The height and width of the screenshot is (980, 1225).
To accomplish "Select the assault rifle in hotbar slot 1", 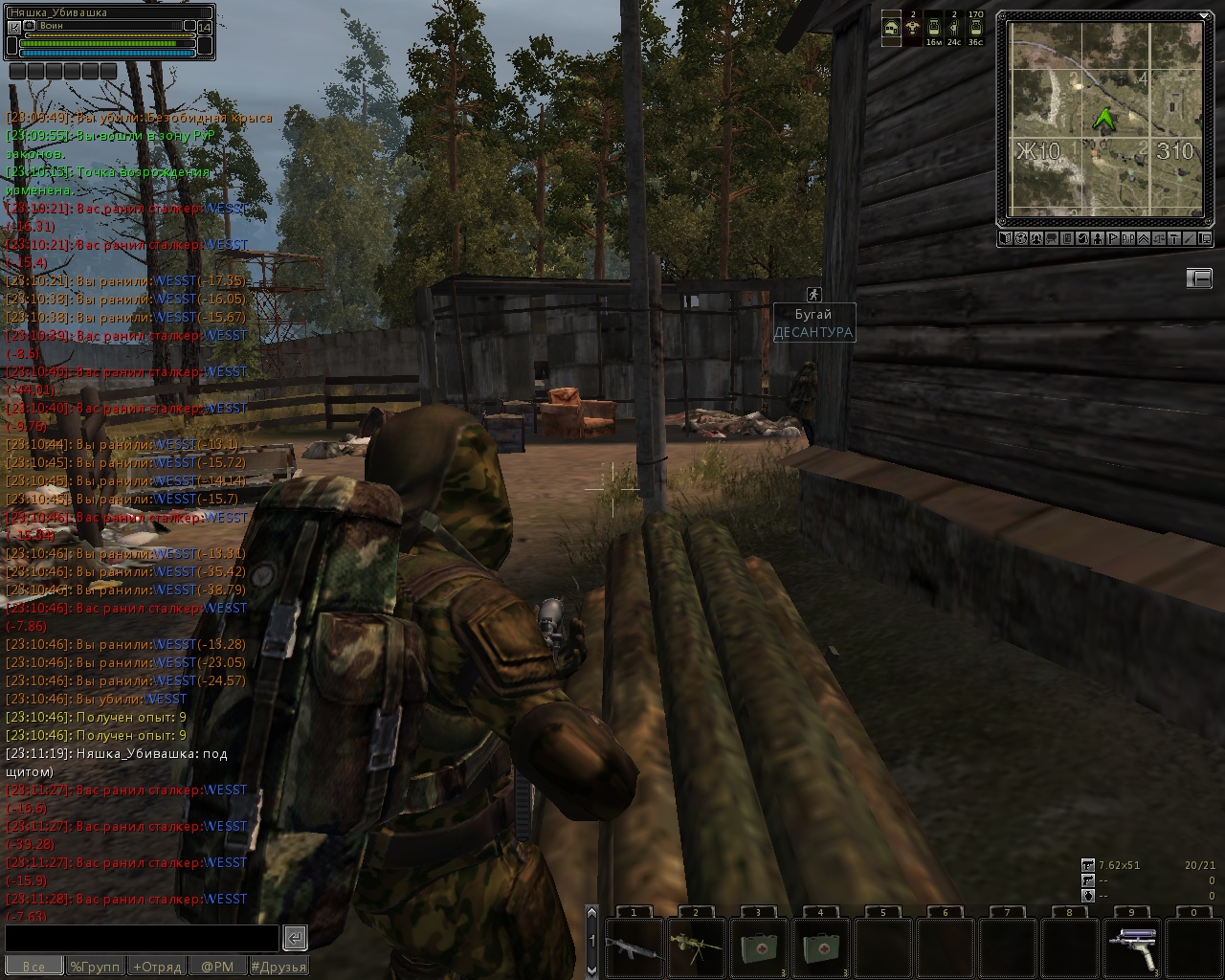I will point(634,947).
